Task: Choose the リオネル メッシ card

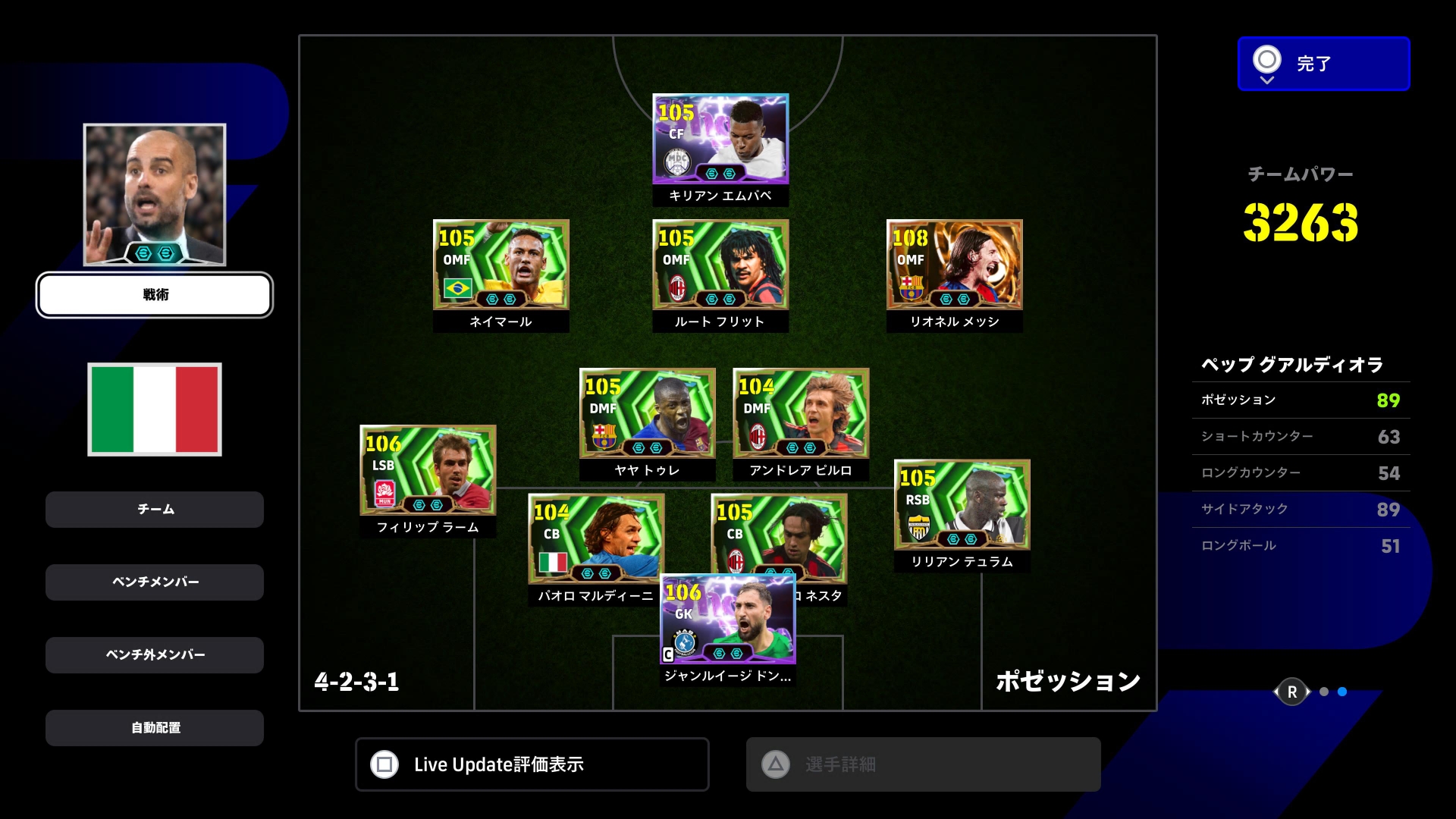Action: tap(954, 265)
